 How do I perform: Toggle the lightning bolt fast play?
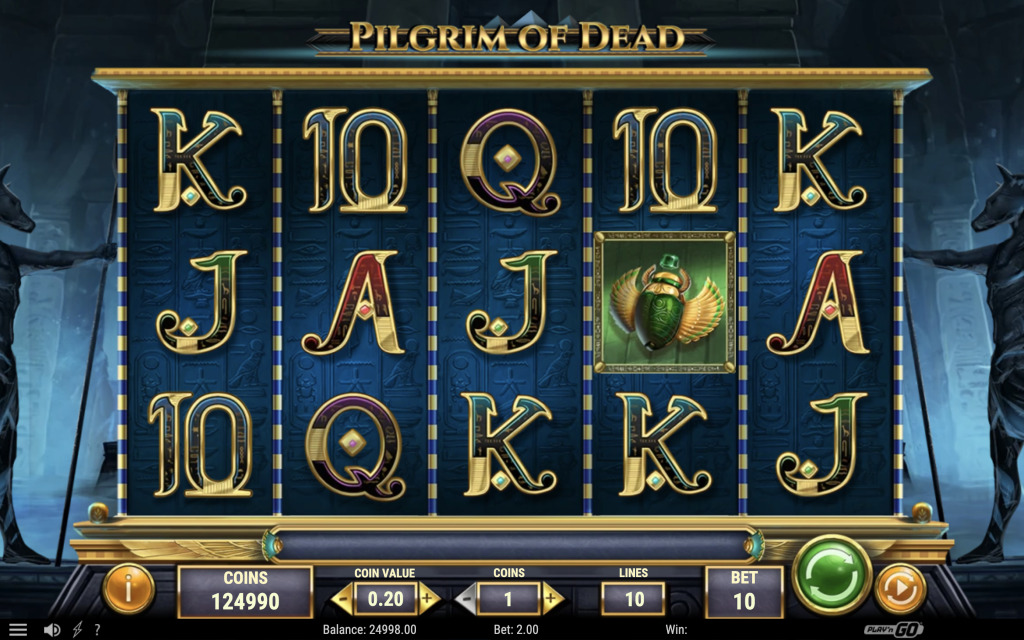[77, 630]
